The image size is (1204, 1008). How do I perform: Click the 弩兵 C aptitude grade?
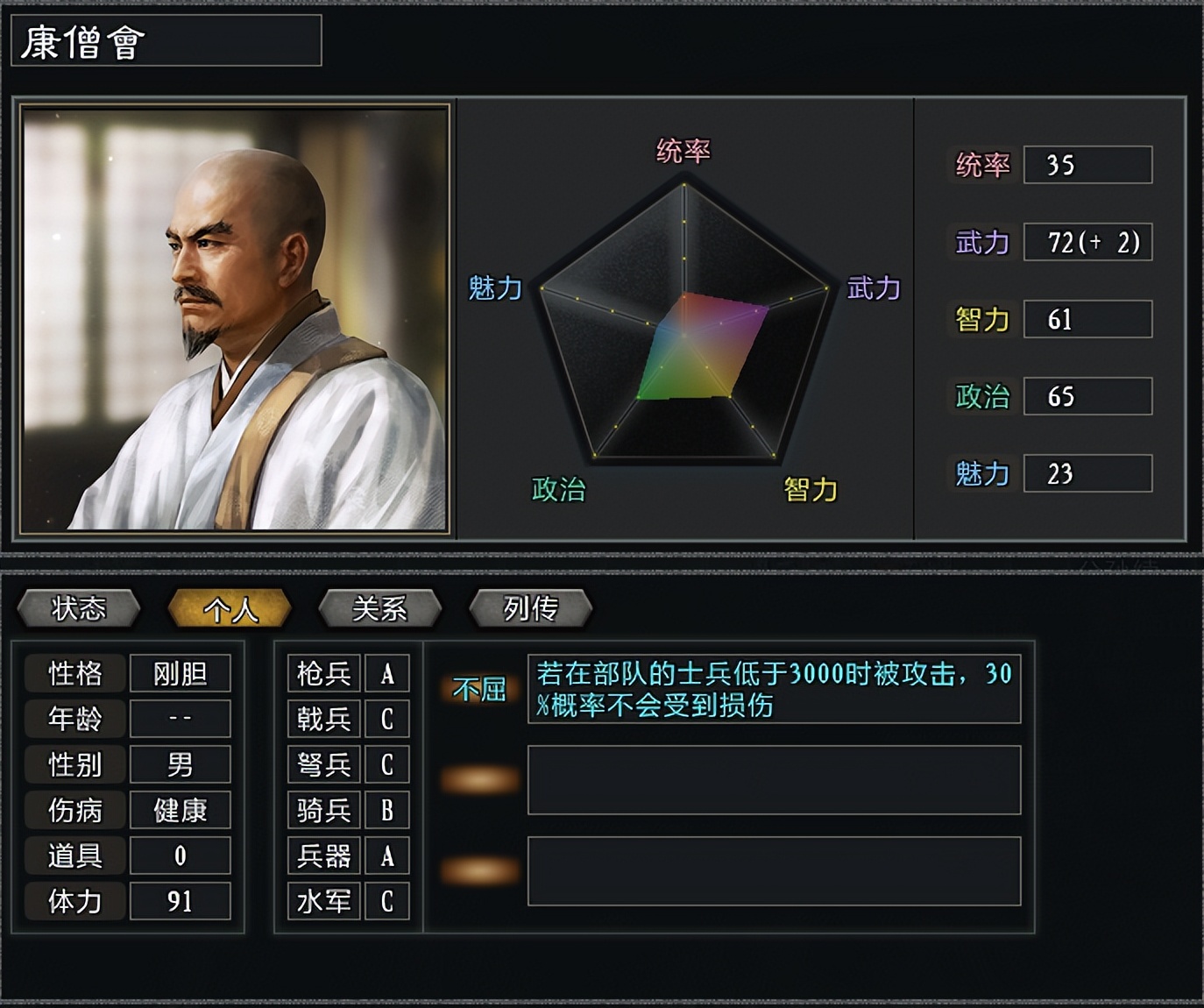[x=386, y=764]
